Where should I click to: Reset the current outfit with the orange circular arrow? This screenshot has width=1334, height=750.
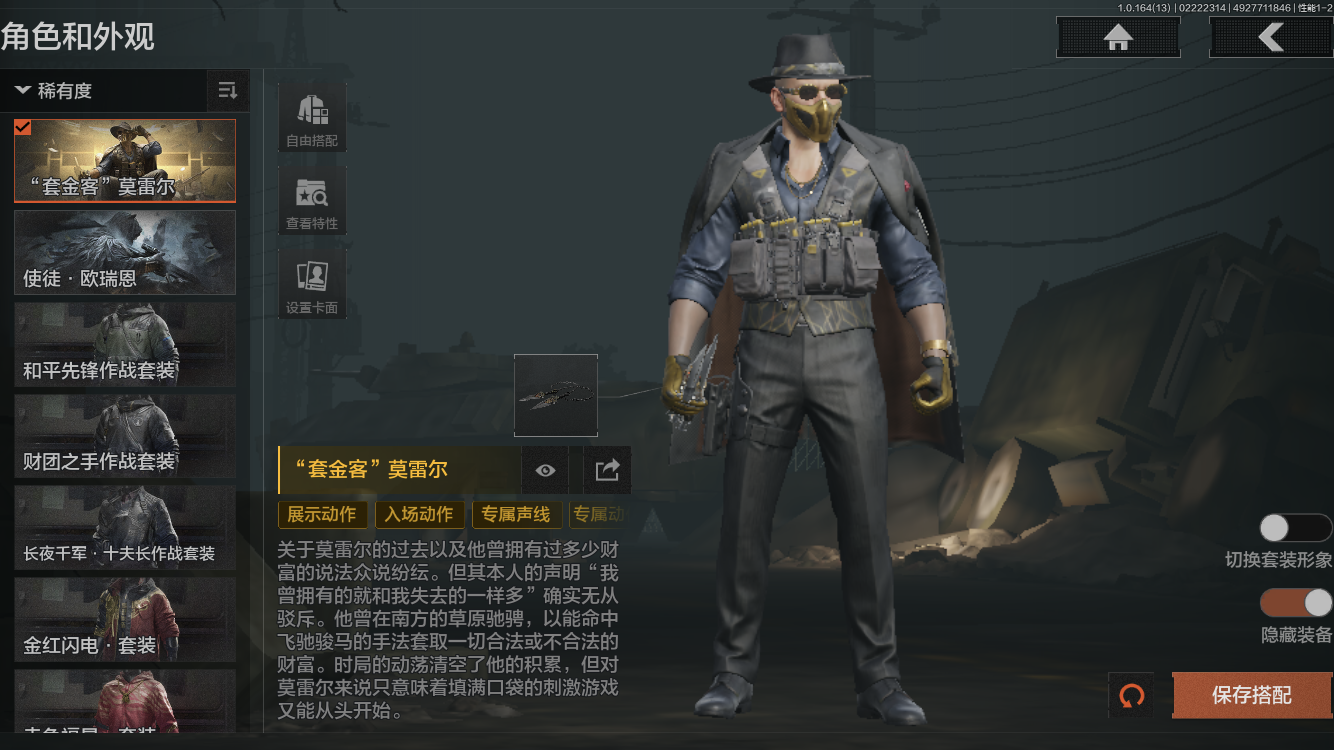[x=1132, y=695]
